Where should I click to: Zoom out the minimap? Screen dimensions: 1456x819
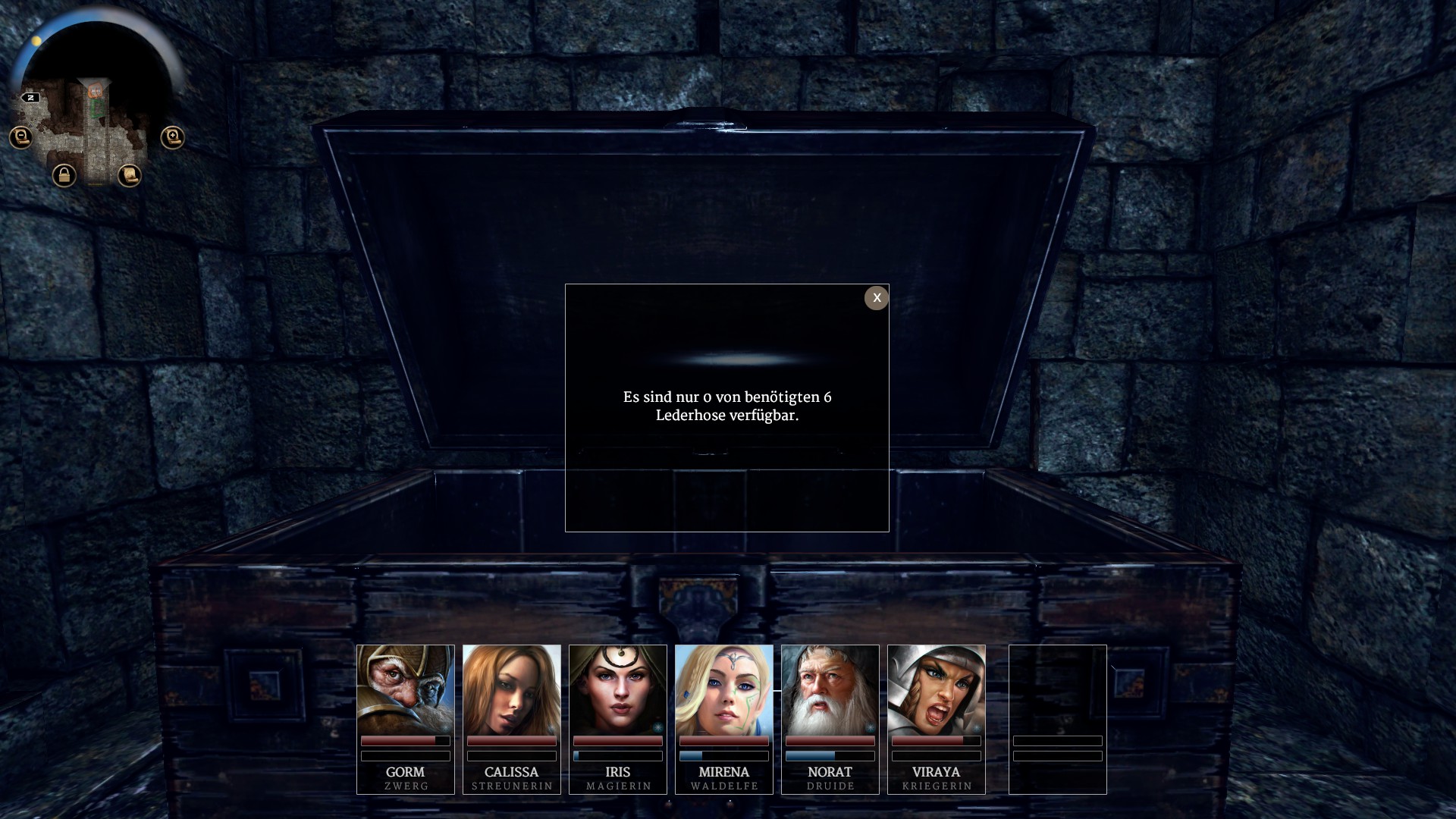pos(21,137)
